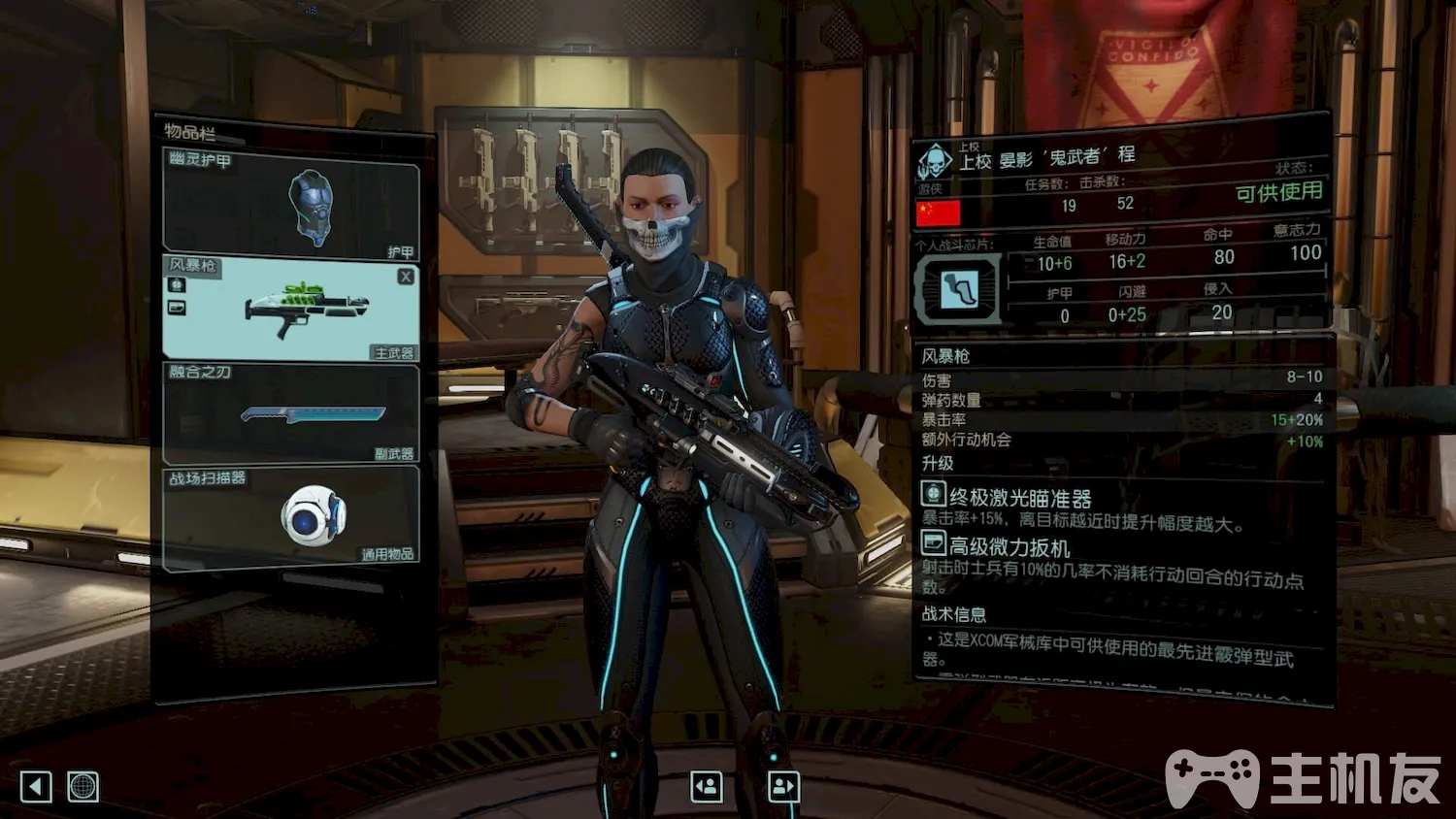Open the 融合之刃 secondary weapon slot
1456x819 pixels.
click(x=291, y=414)
